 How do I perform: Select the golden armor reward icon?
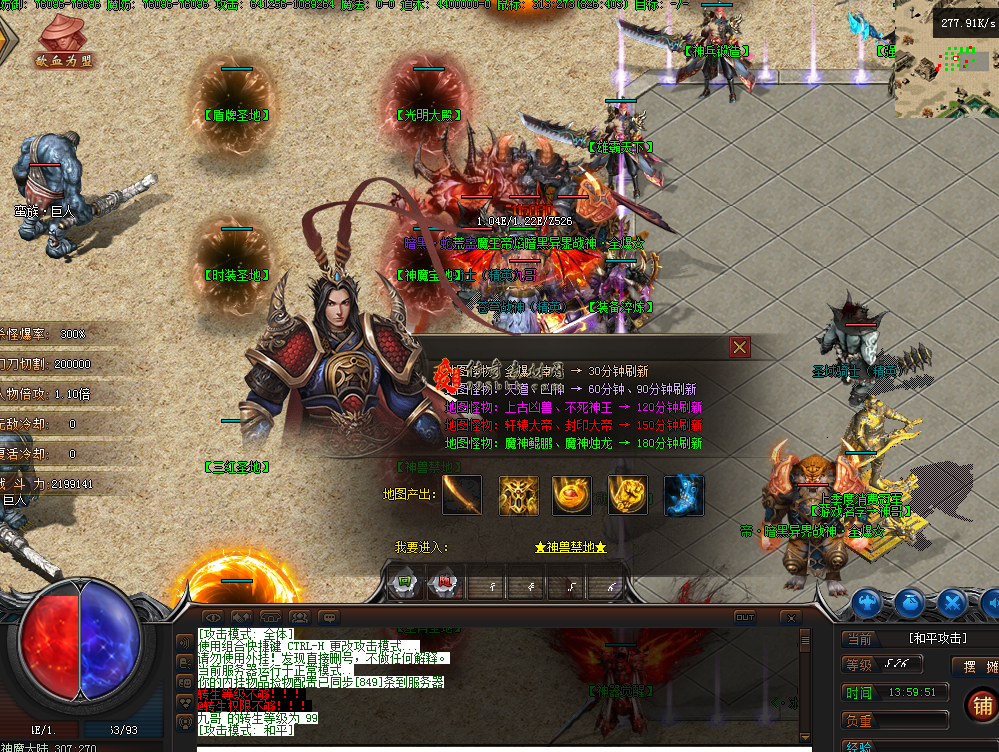(519, 495)
